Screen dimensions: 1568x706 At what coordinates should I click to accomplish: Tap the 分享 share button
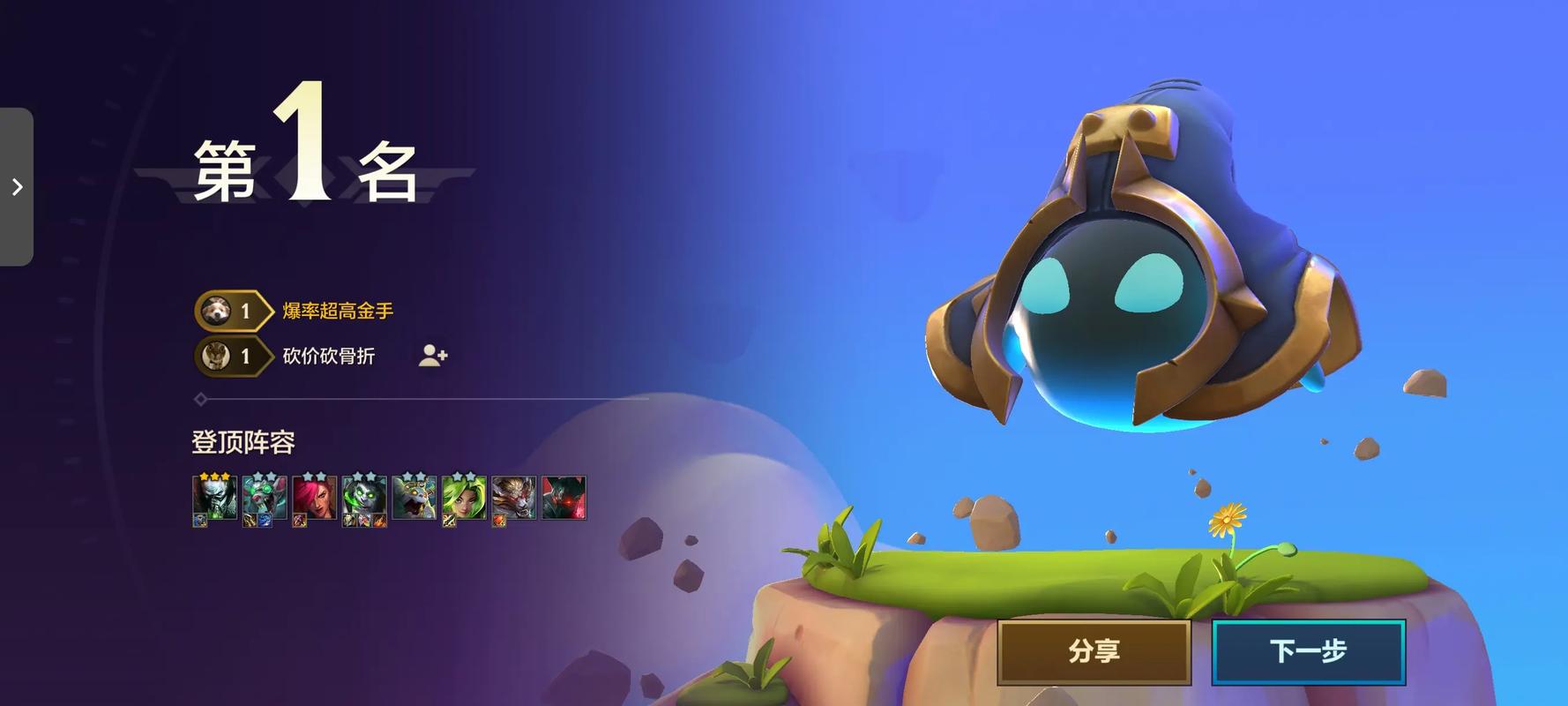click(1094, 651)
